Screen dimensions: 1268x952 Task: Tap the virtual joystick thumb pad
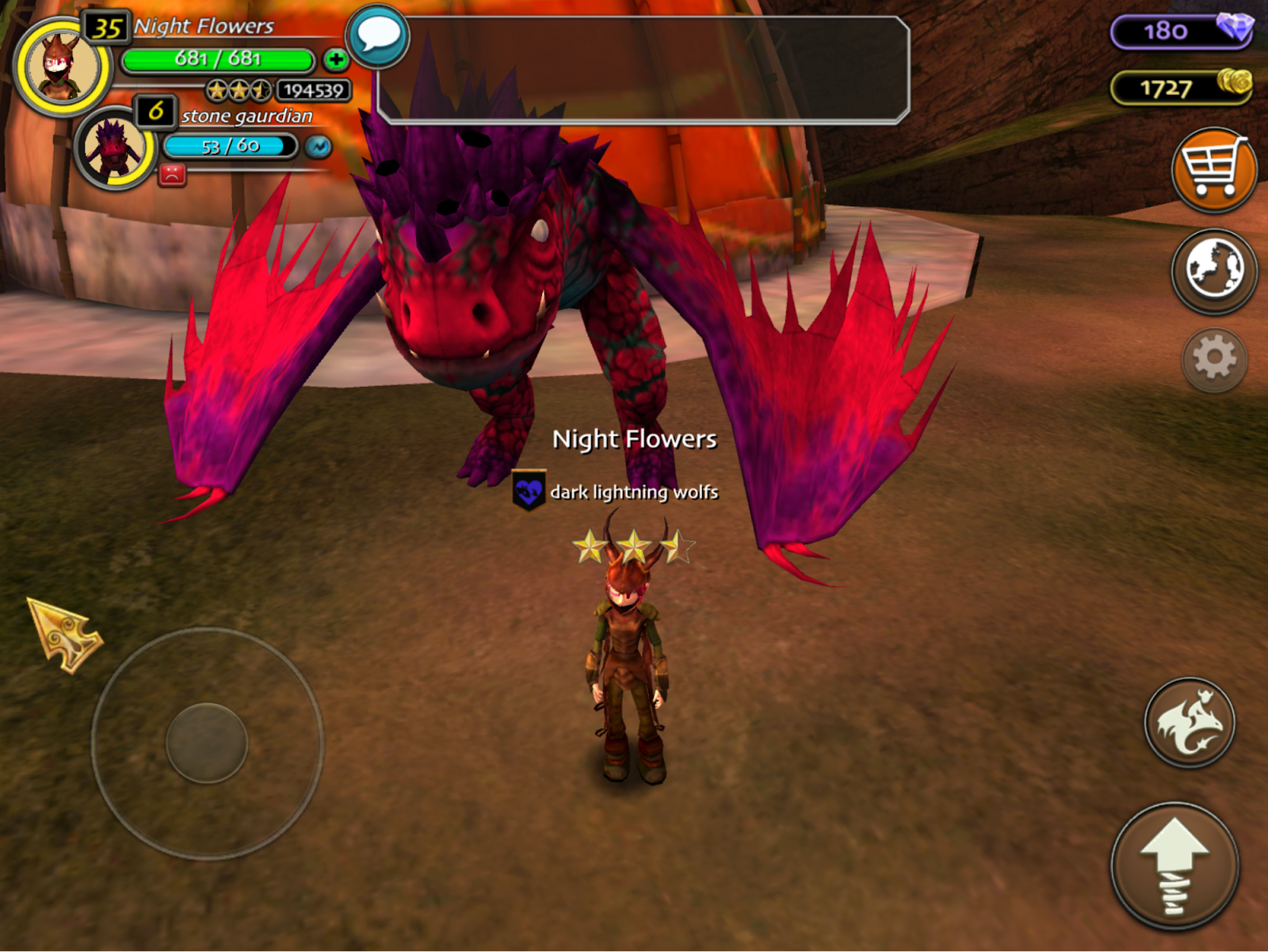click(207, 743)
